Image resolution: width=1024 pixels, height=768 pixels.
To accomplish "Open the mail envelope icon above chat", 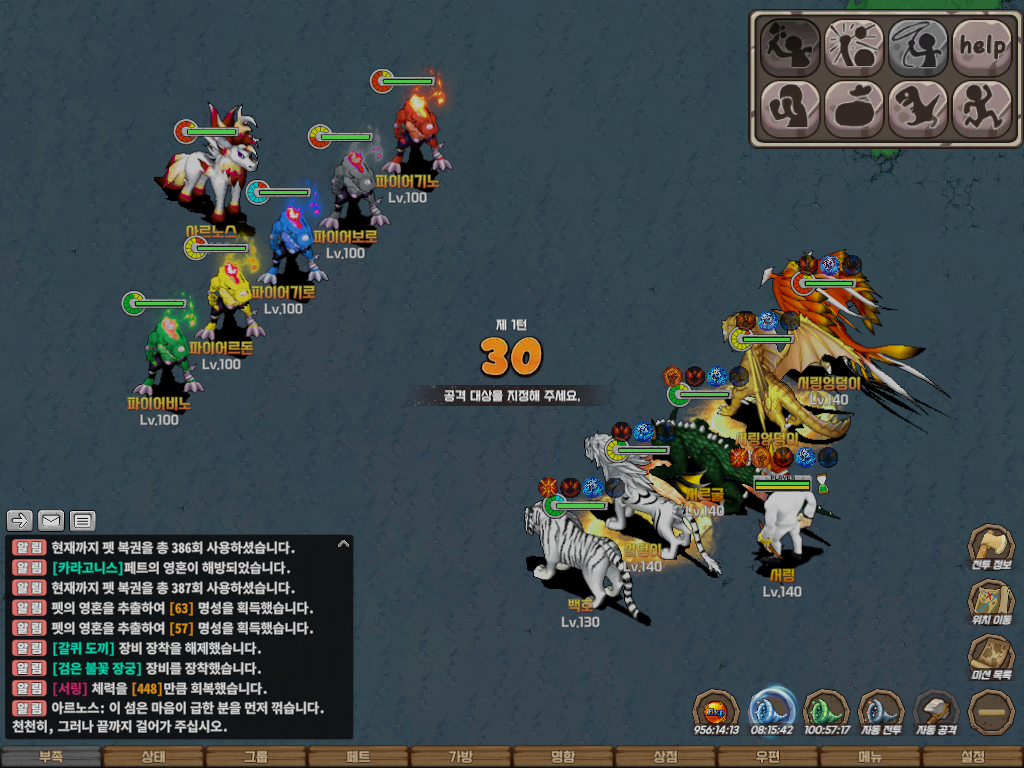I will [x=51, y=520].
